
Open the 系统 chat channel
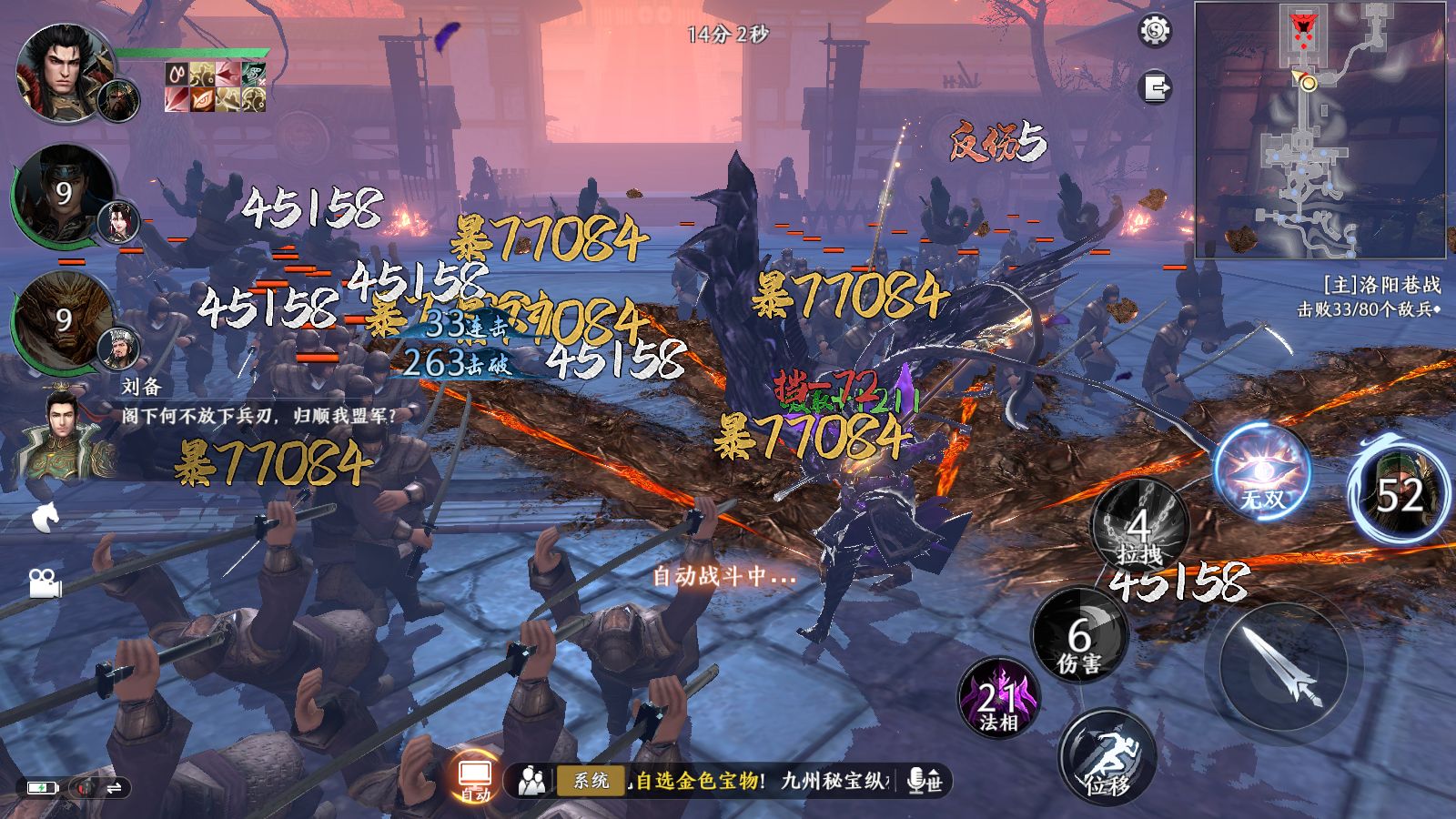(x=591, y=780)
